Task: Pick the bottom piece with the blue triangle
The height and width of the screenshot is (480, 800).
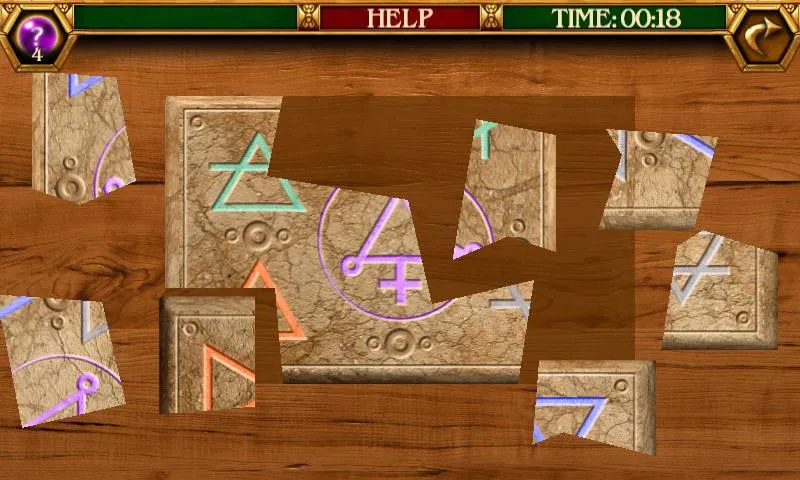Action: (x=594, y=403)
